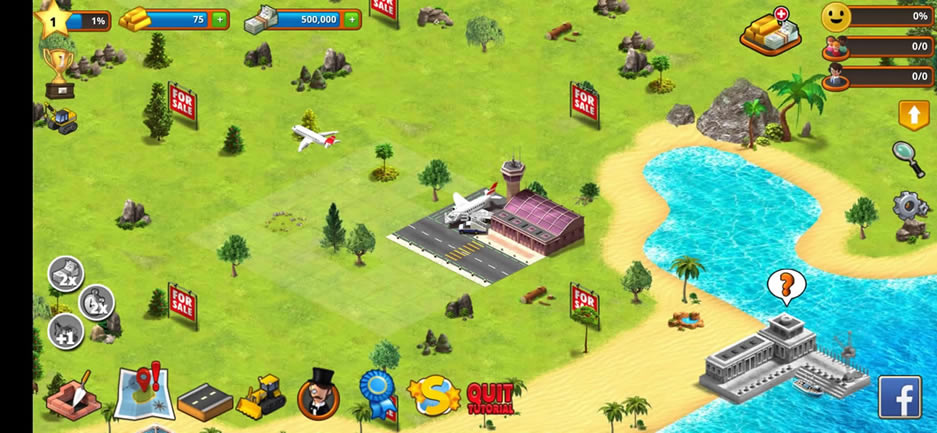The image size is (937, 433).
Task: Activate the 2x stopwatch speed boost
Action: coord(97,302)
